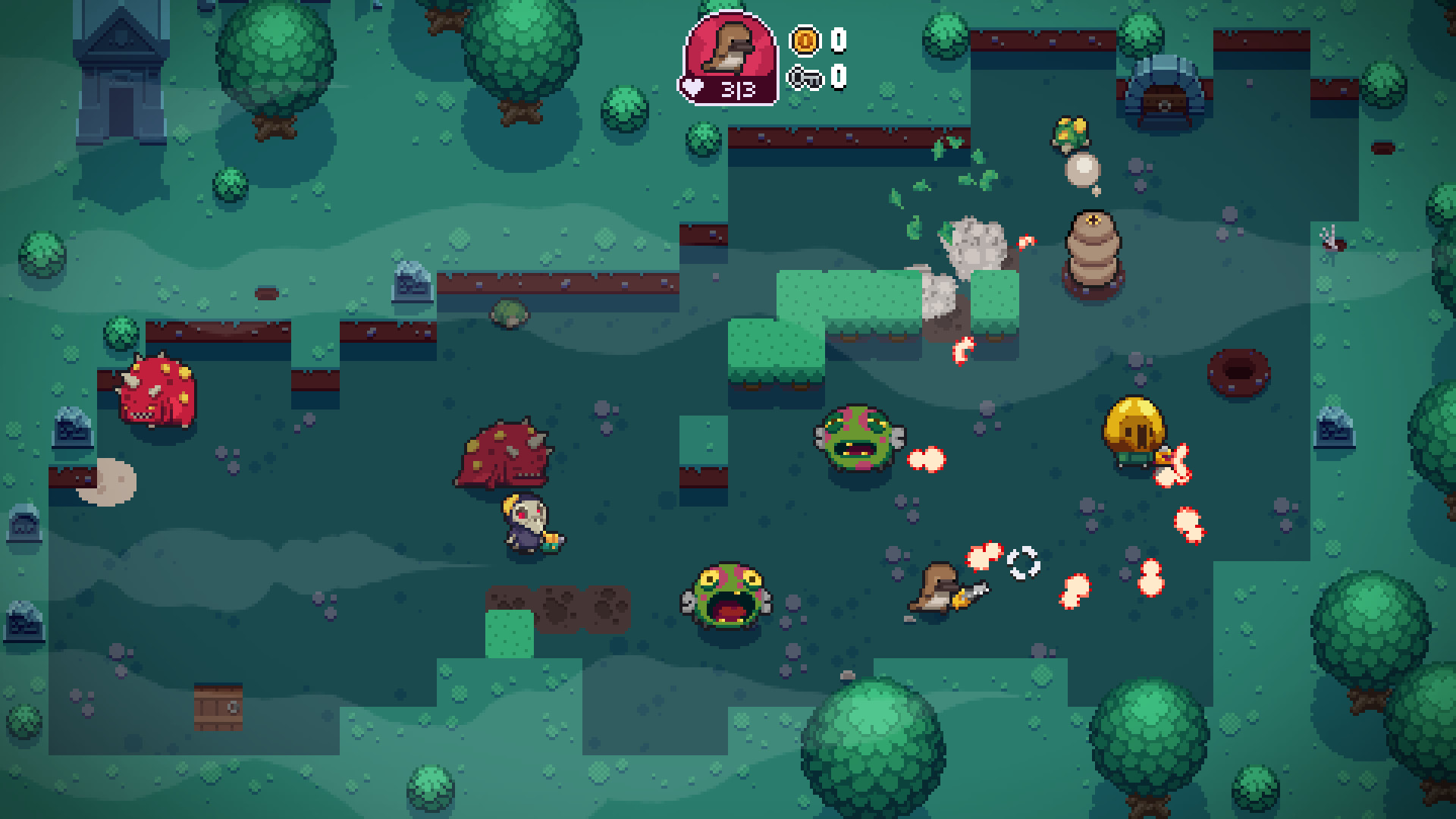
Task: Click the heart icon on the health badge
Action: point(692,89)
